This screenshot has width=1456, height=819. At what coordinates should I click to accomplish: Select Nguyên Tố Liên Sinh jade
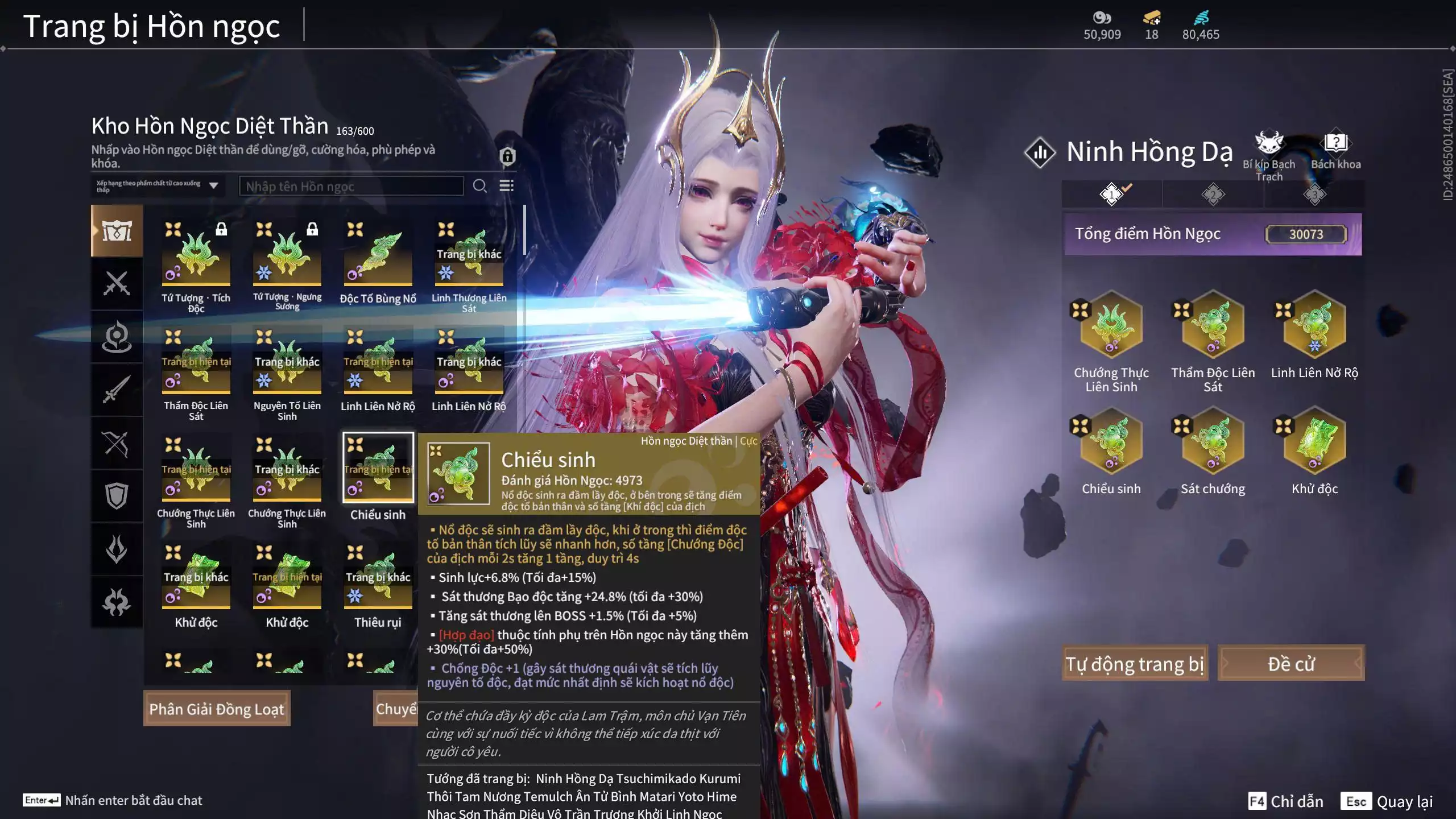(287, 363)
